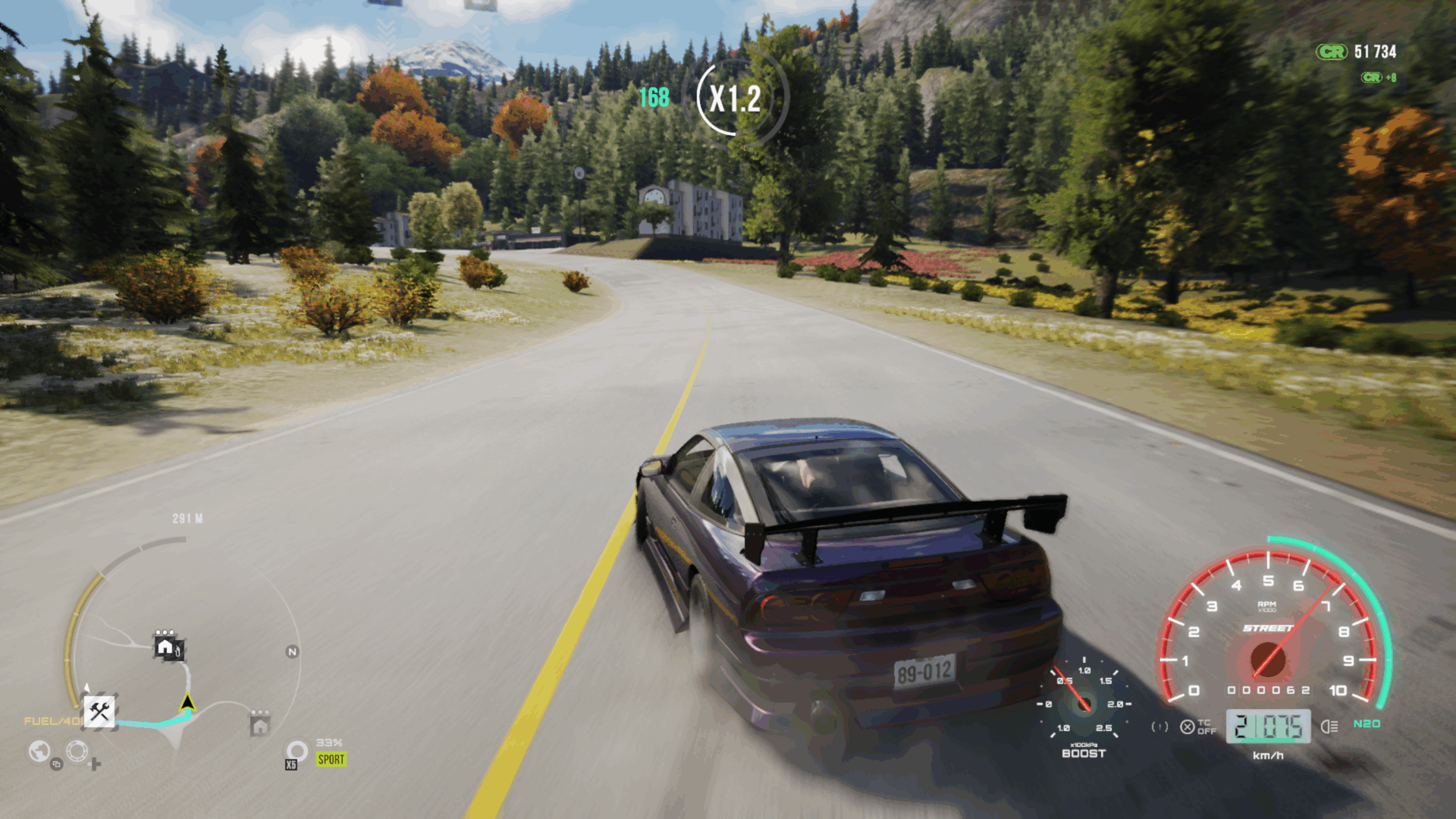Toggle the SPORT driving mode badge
This screenshot has height=819, width=1456.
[x=331, y=759]
